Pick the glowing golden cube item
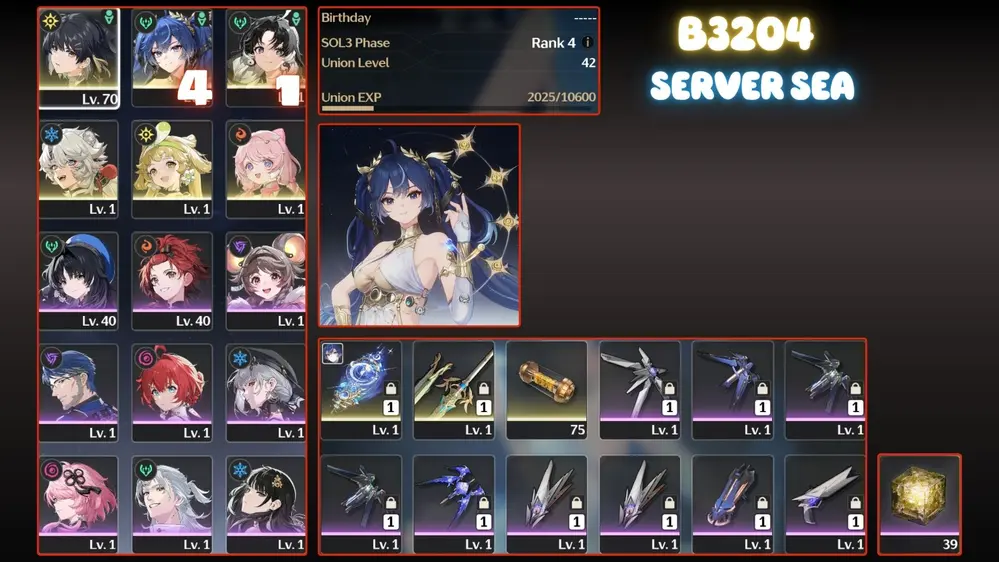Viewport: 999px width, 562px height. click(x=920, y=504)
